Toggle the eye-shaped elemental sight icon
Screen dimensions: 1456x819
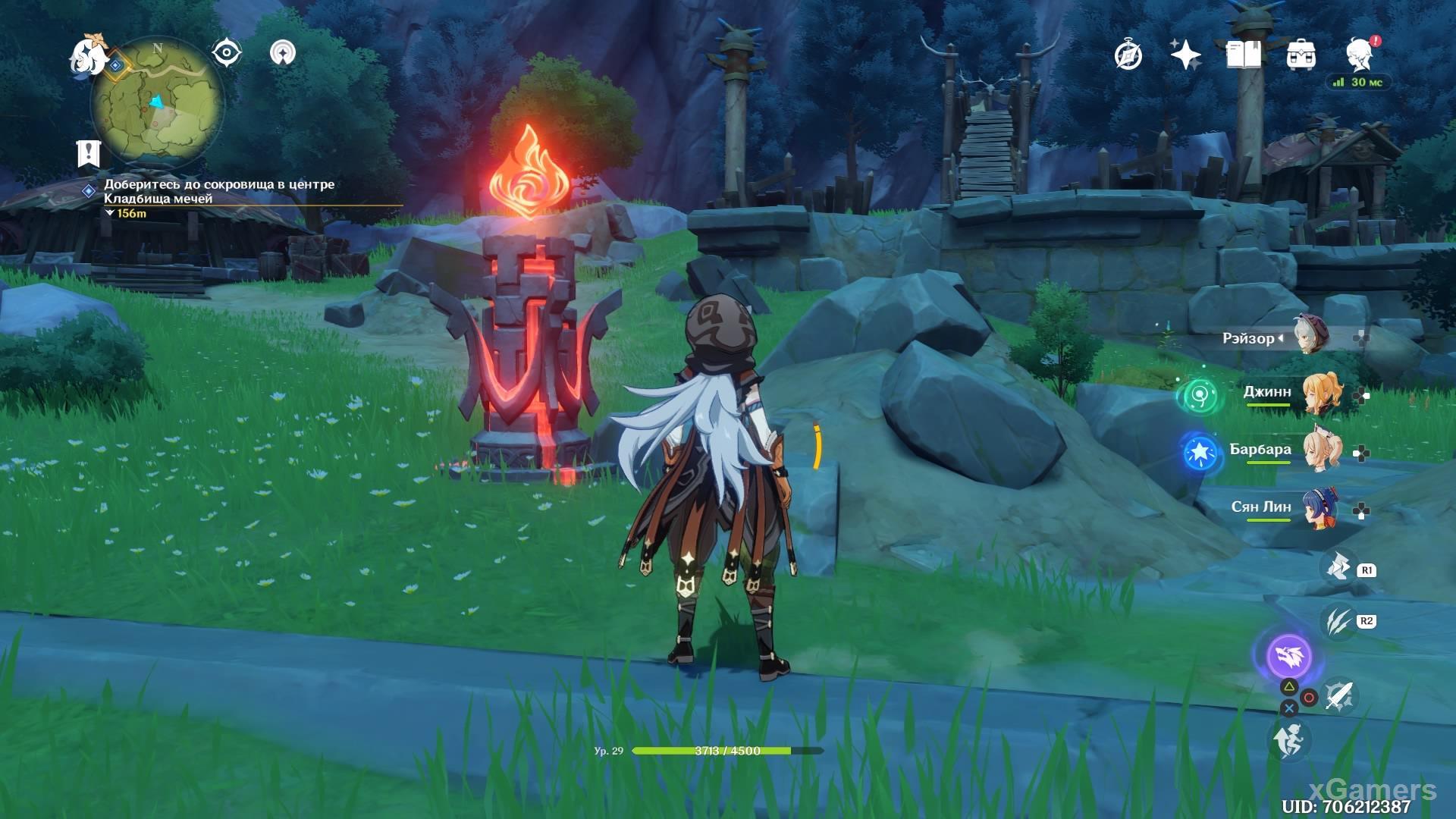click(x=226, y=53)
